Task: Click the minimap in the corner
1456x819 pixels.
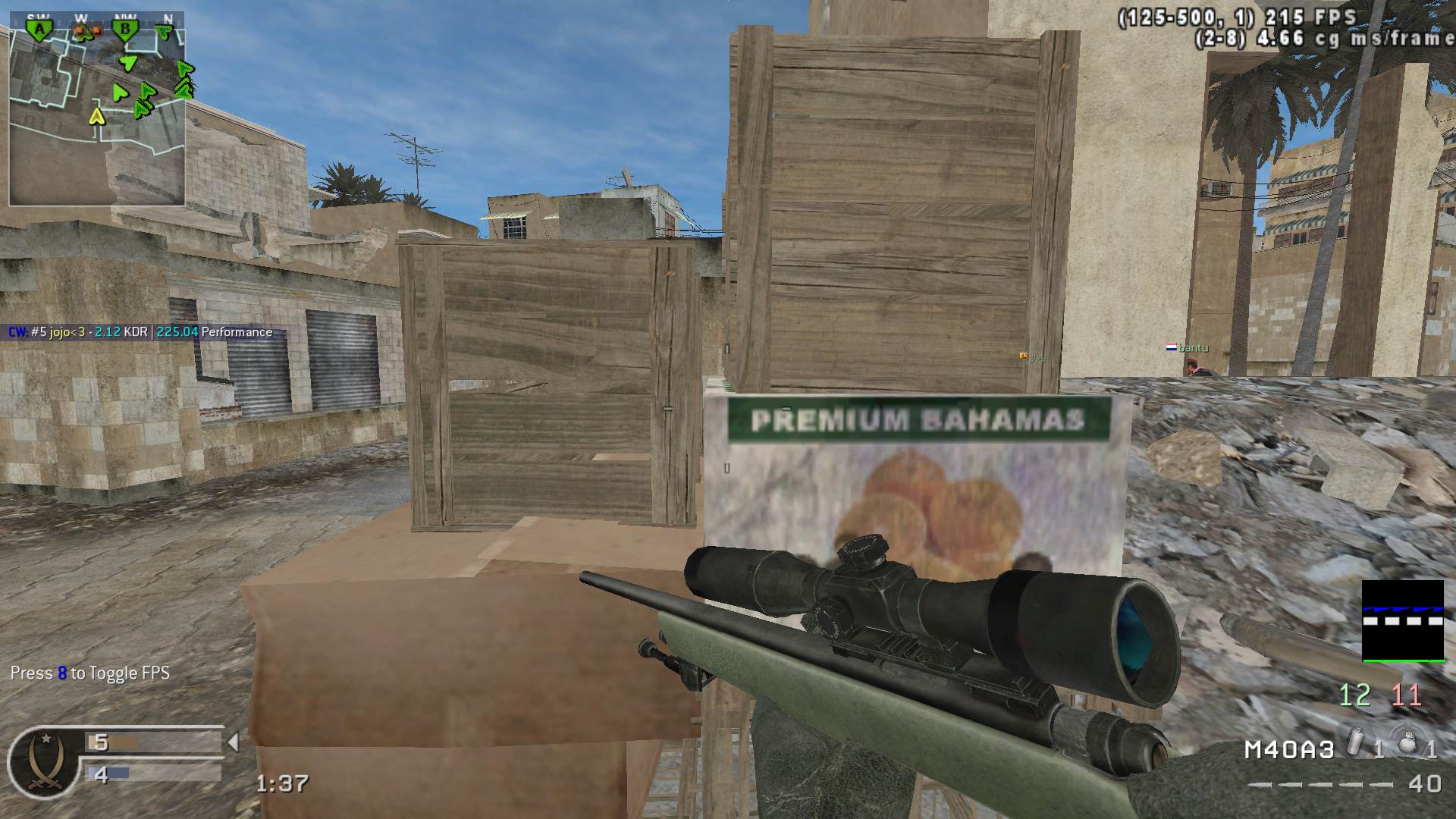Action: (x=97, y=114)
